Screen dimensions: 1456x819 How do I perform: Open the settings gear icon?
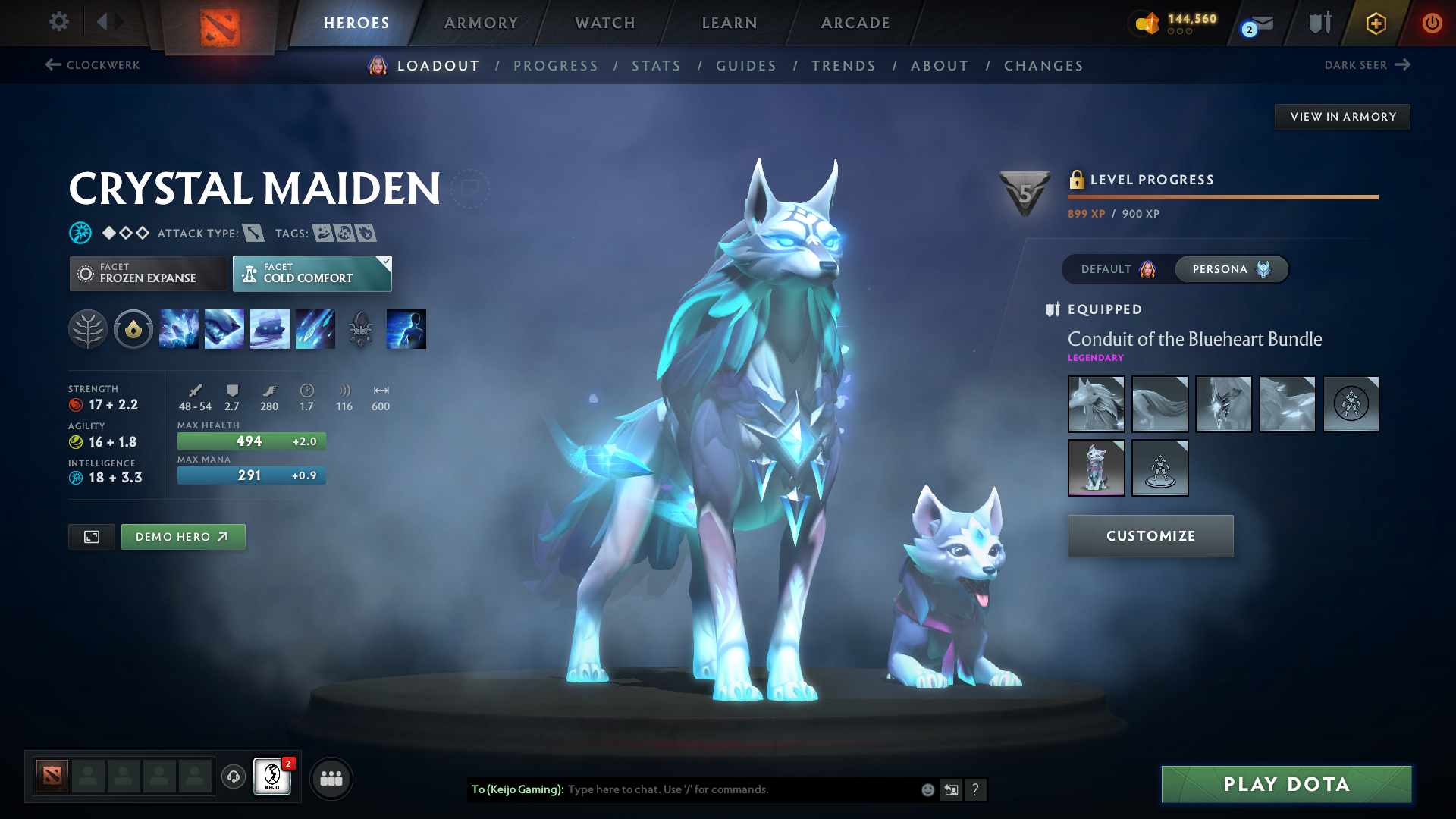[58, 23]
